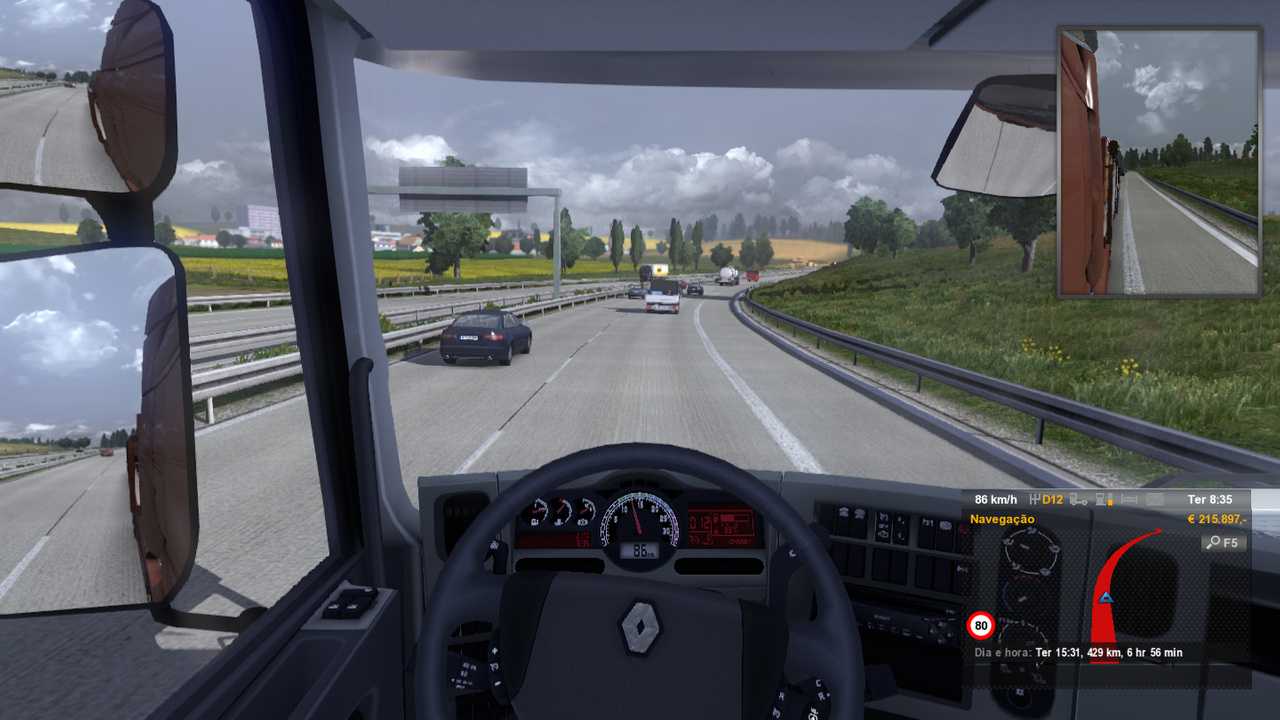Click the truck and trailer status icon
Screen dimensions: 1280x720
pos(1078,499)
